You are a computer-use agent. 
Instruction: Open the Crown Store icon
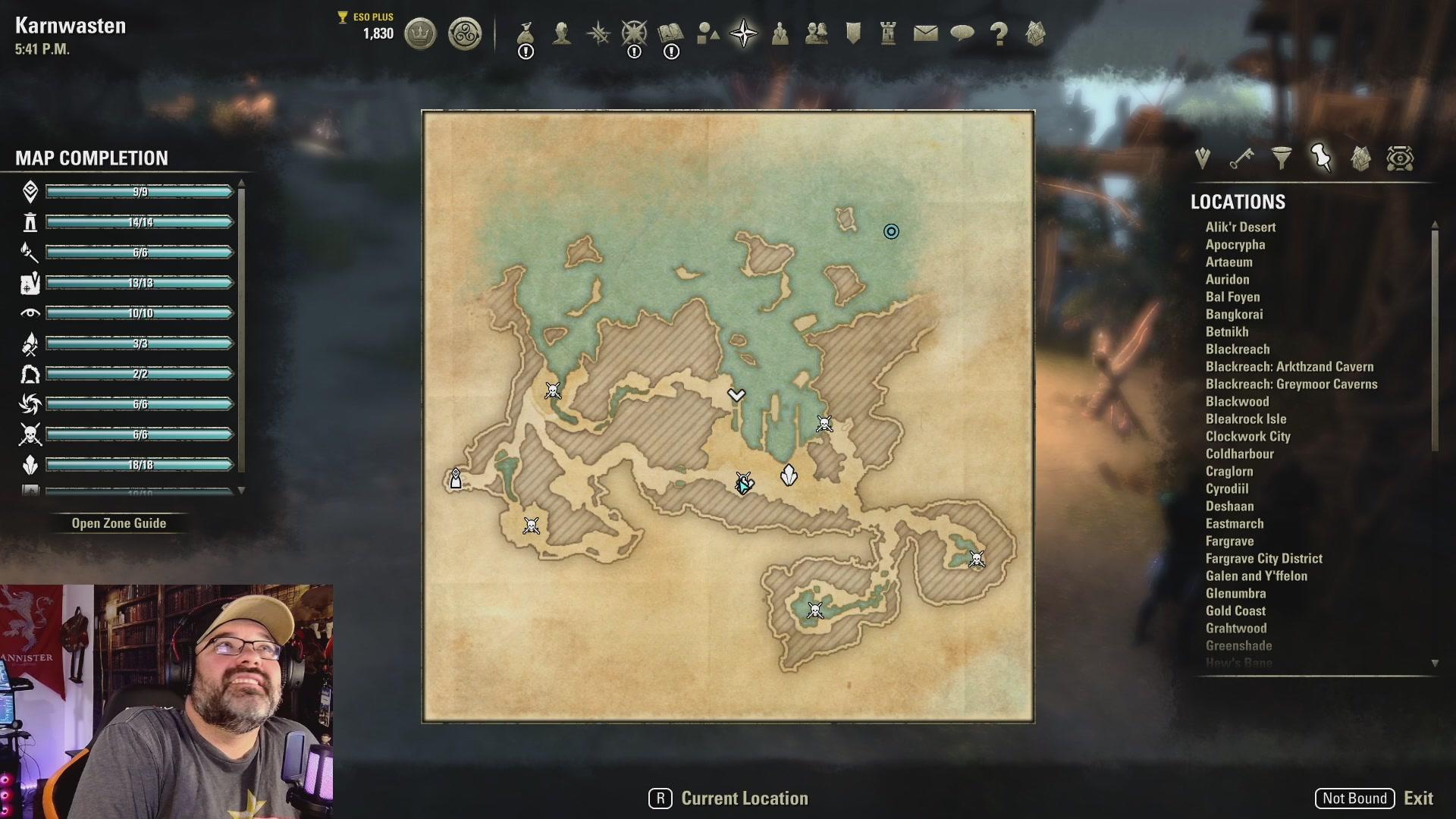tap(421, 34)
